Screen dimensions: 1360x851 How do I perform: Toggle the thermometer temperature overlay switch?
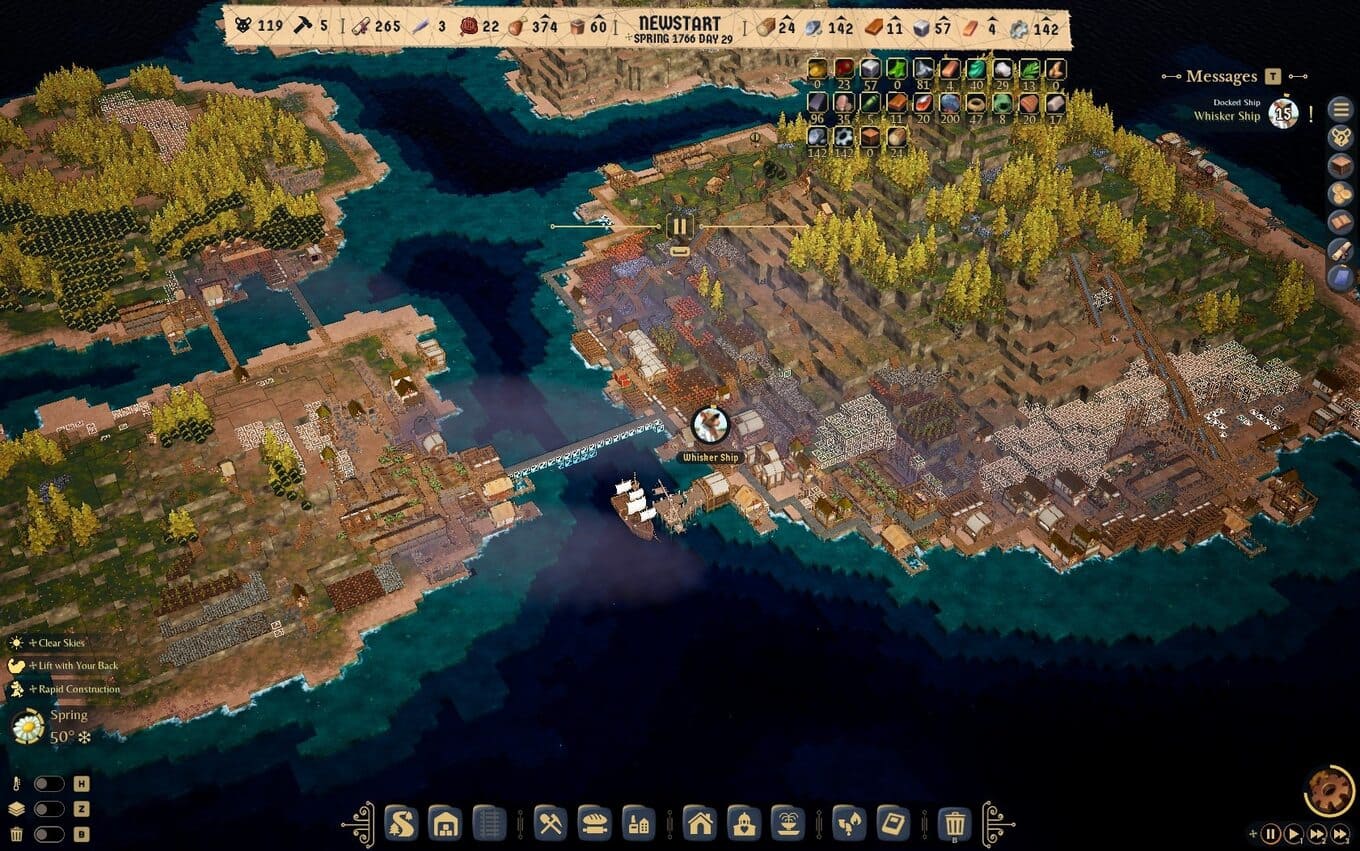pos(48,784)
